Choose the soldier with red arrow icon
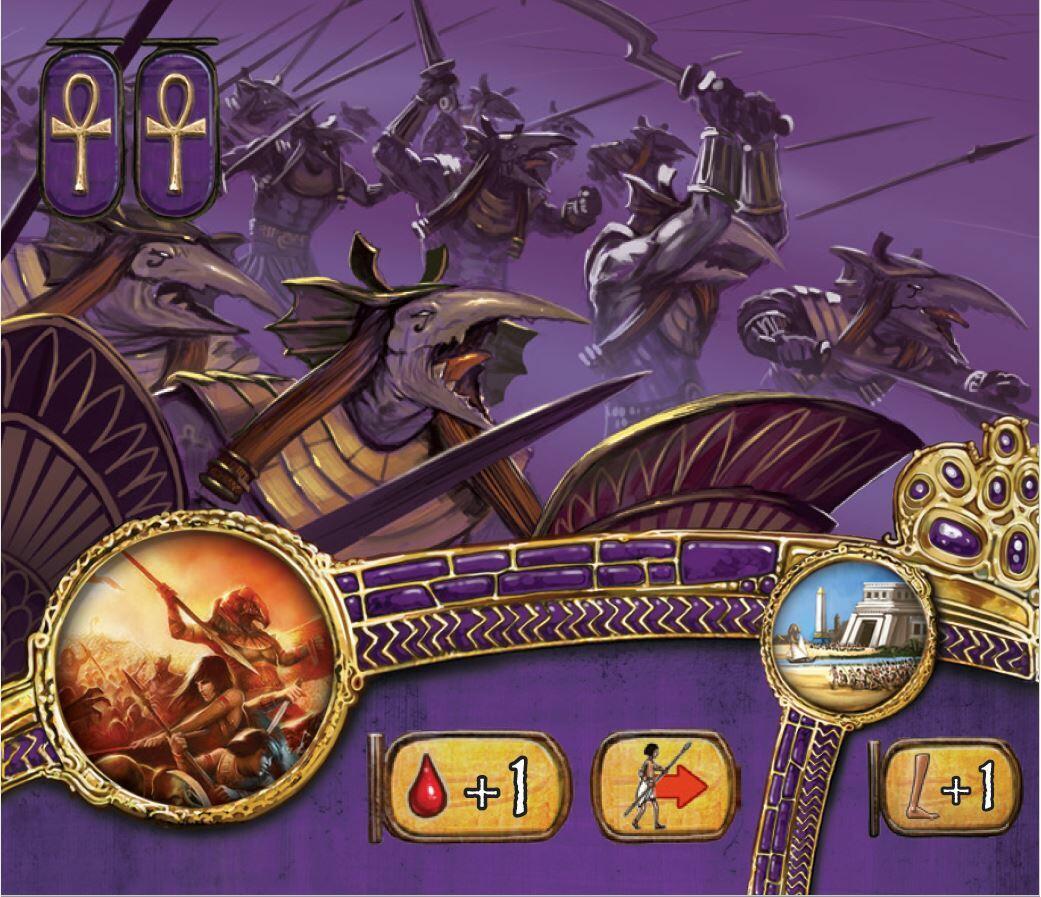Screen dimensions: 1041x897 [x=665, y=787]
